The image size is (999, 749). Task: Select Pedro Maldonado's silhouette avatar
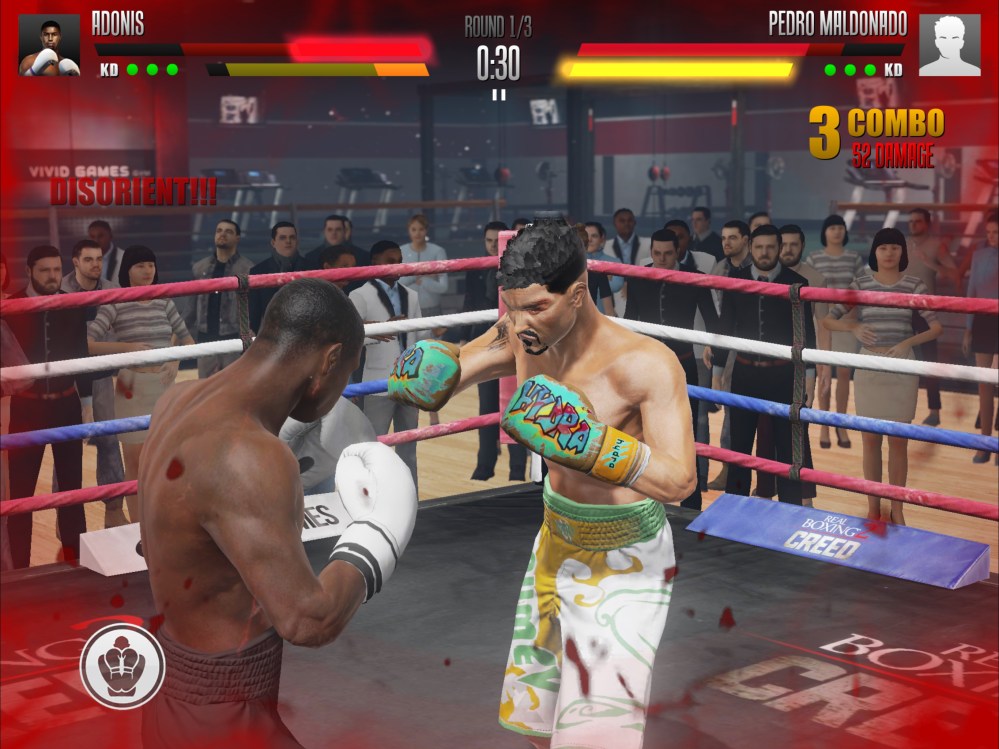pyautogui.click(x=949, y=45)
